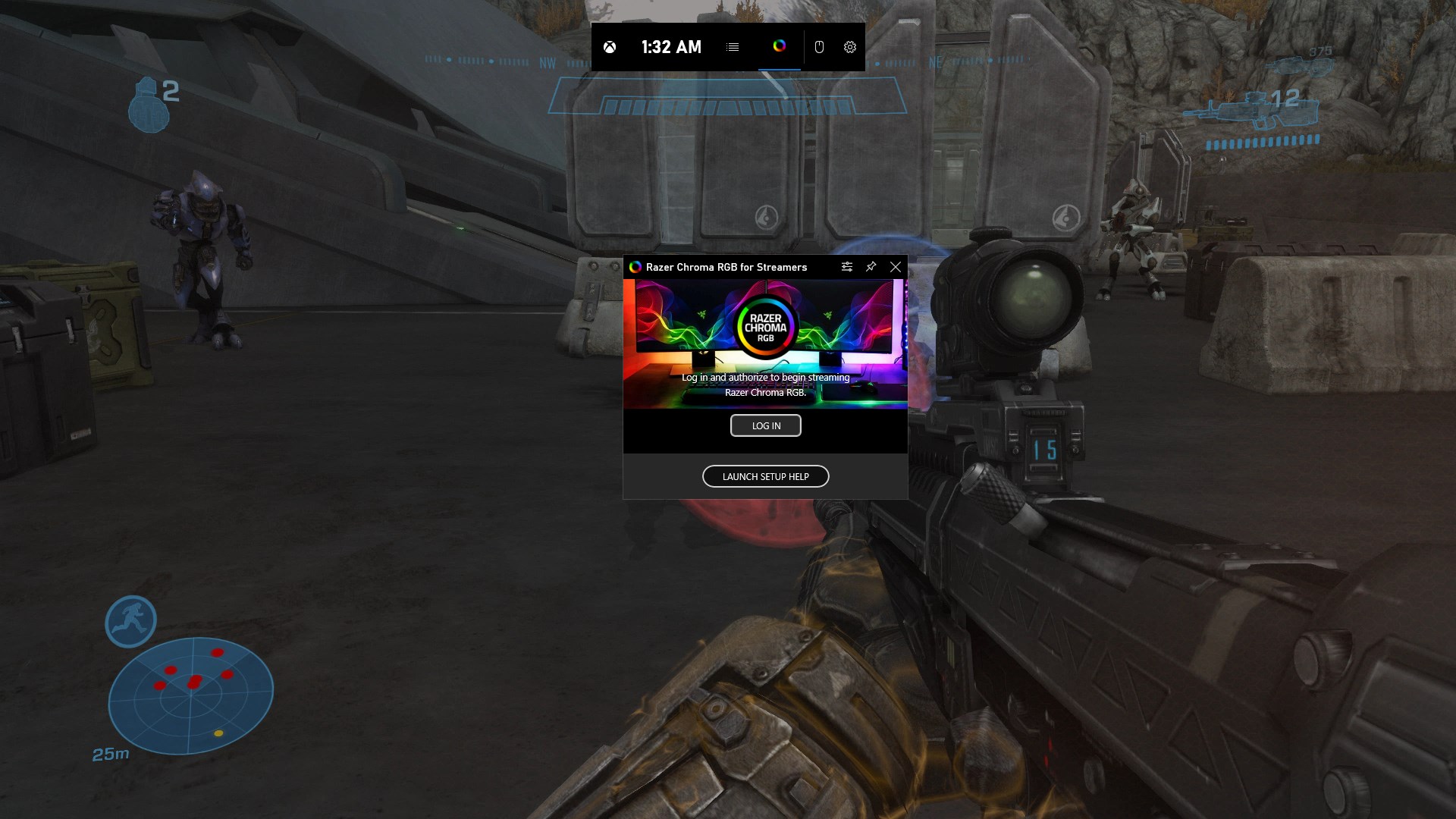This screenshot has height=819, width=1456.
Task: Click the sprint ability icon above the radar
Action: pyautogui.click(x=130, y=621)
